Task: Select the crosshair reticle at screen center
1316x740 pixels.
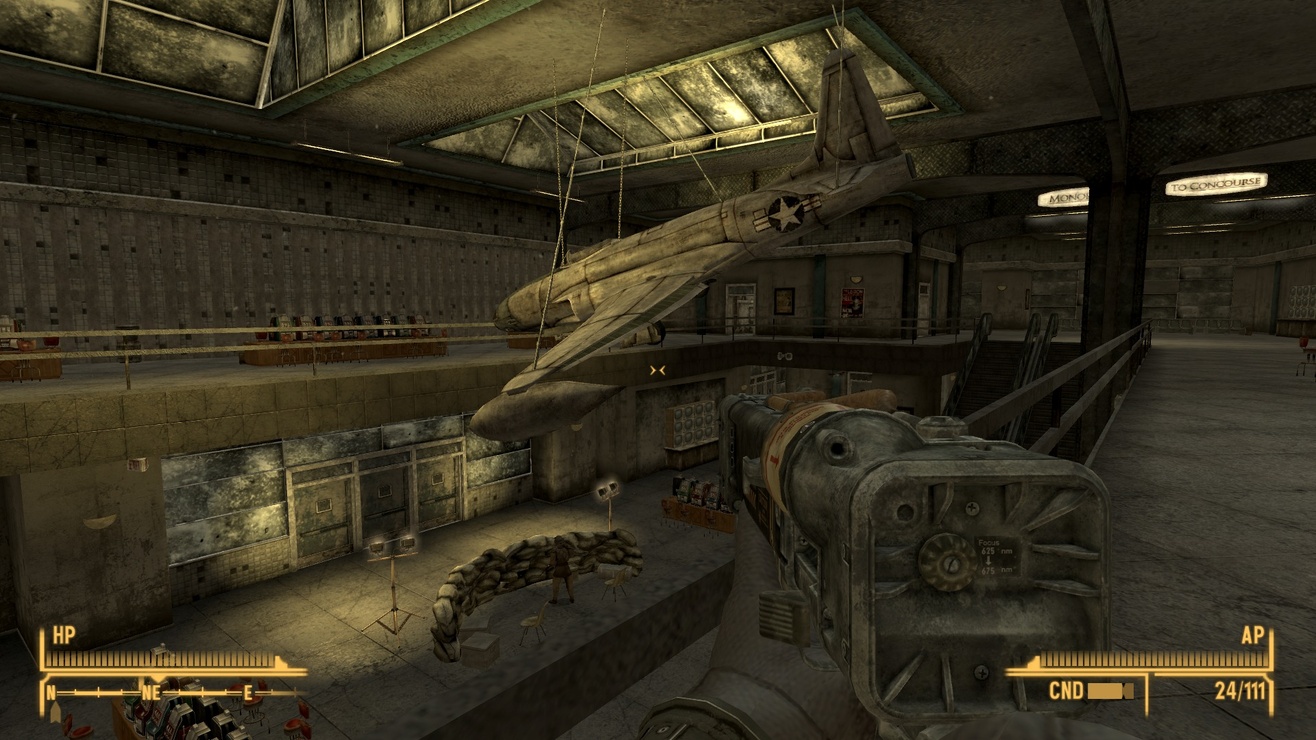Action: click(658, 370)
